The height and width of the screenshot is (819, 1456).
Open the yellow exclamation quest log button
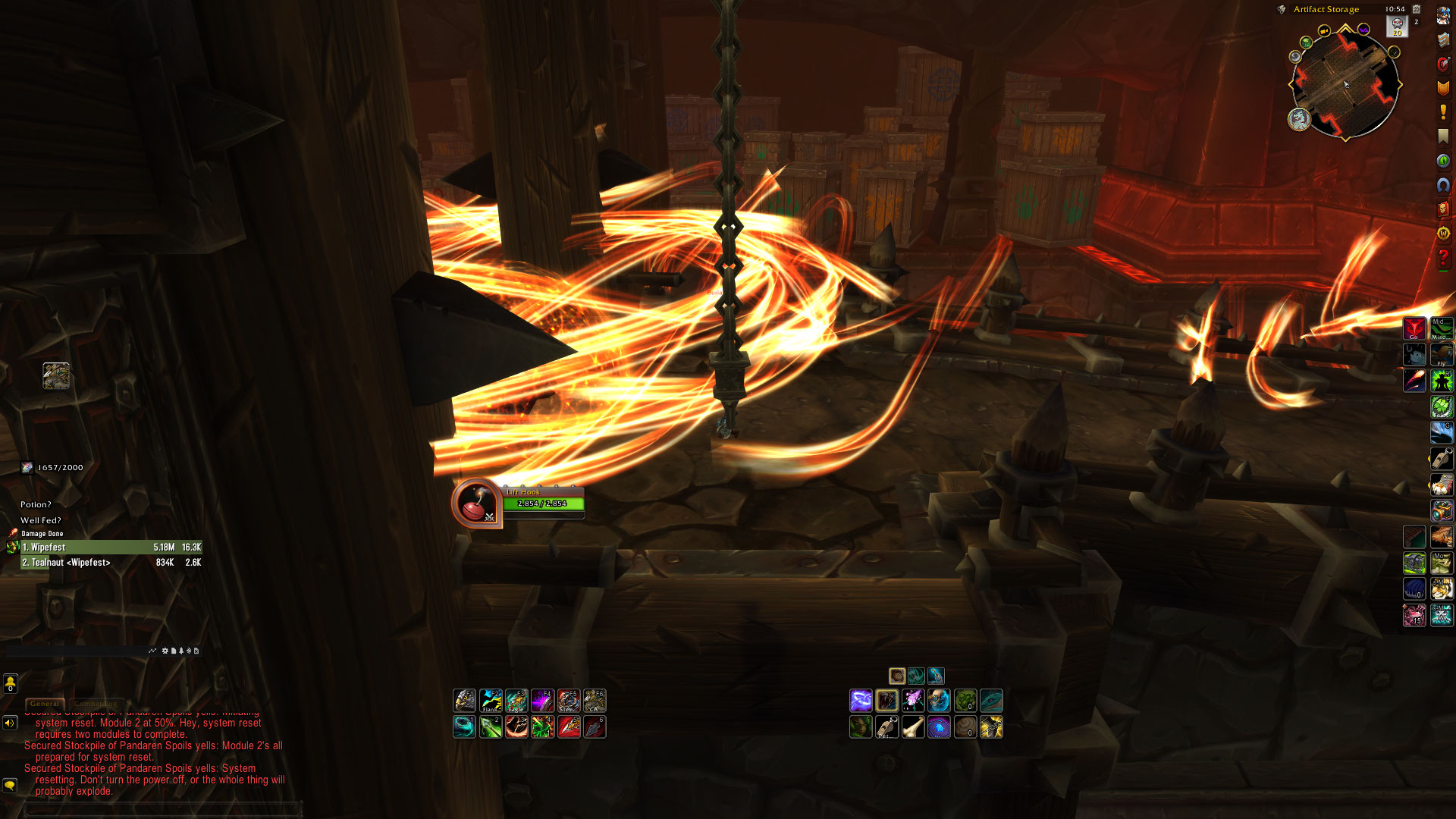[1443, 112]
